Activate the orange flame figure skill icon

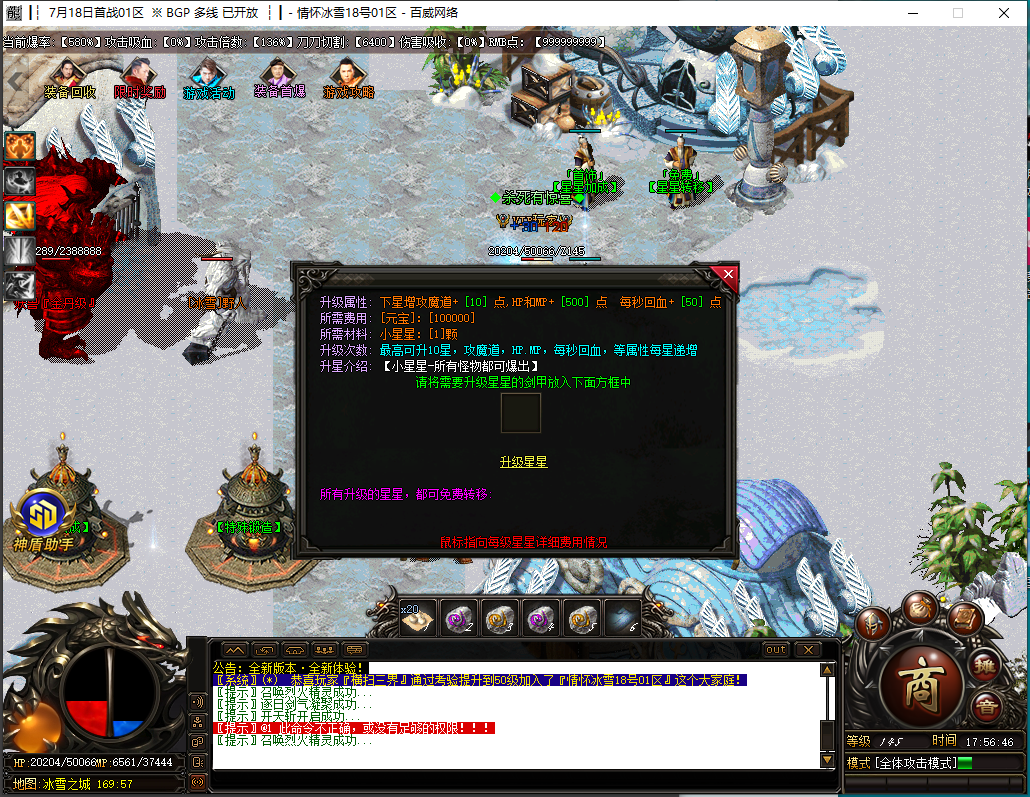20,147
